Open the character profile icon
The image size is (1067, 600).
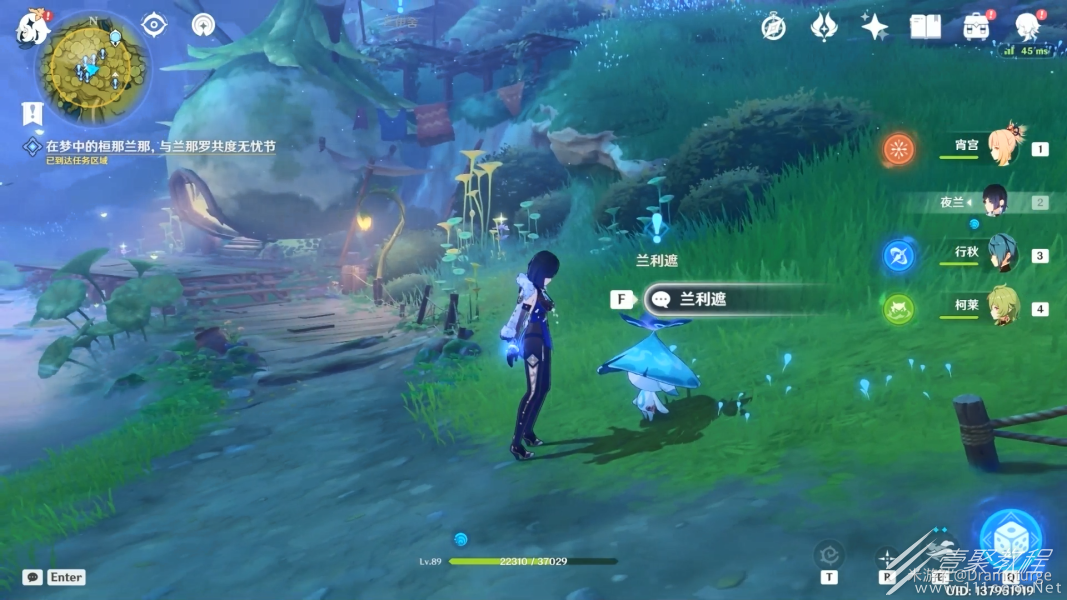coord(1026,27)
